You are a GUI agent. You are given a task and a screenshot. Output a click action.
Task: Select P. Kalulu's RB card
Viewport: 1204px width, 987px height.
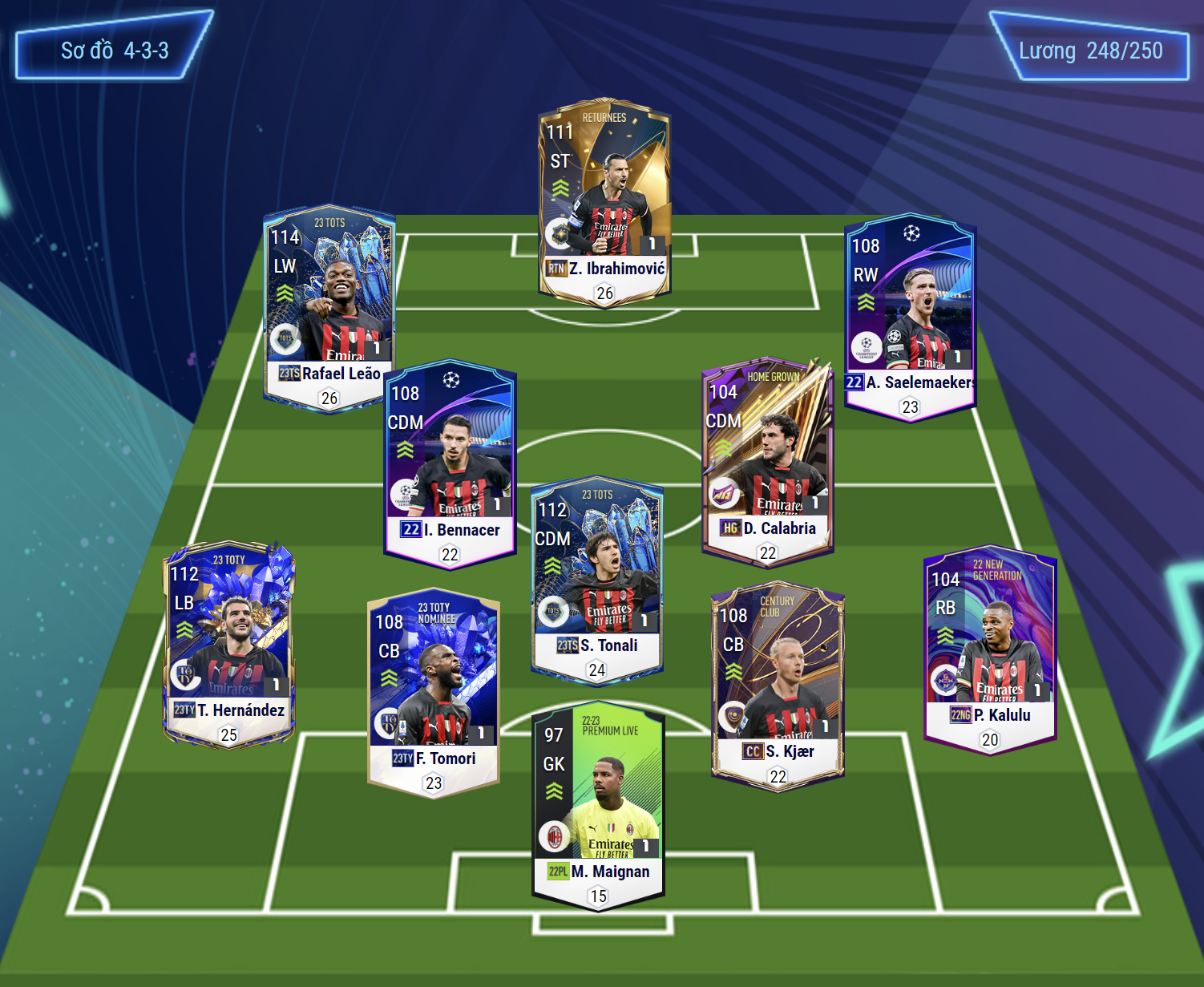(x=990, y=650)
